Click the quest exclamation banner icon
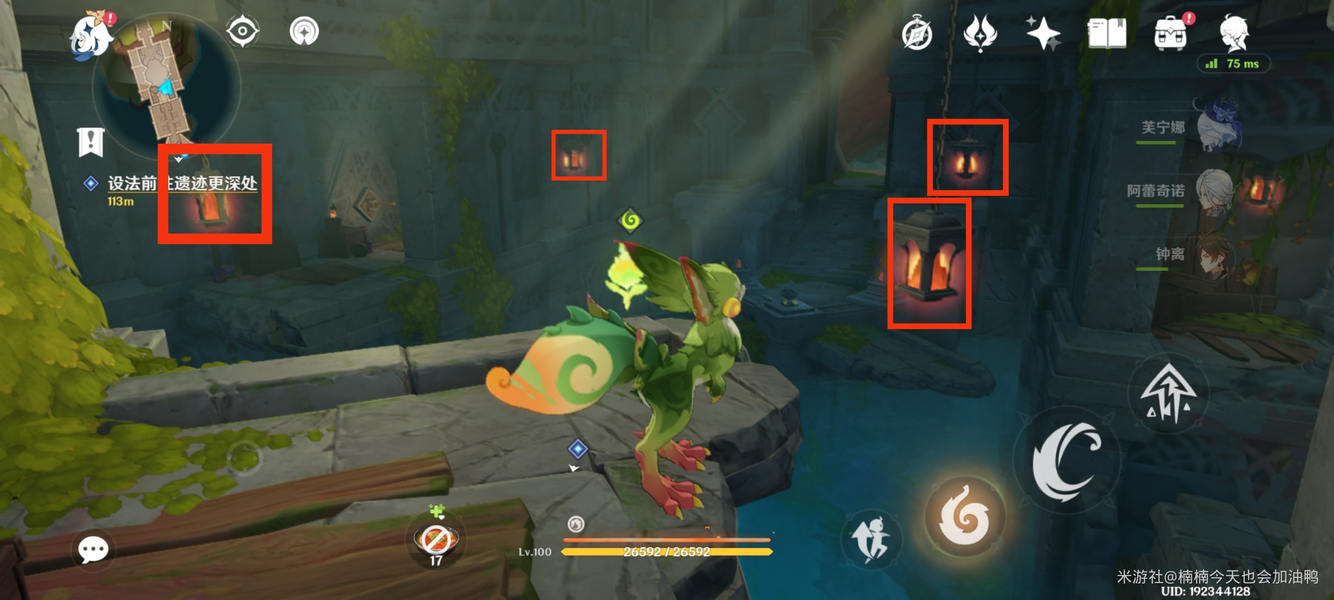The width and height of the screenshot is (1334, 600). pyautogui.click(x=91, y=142)
